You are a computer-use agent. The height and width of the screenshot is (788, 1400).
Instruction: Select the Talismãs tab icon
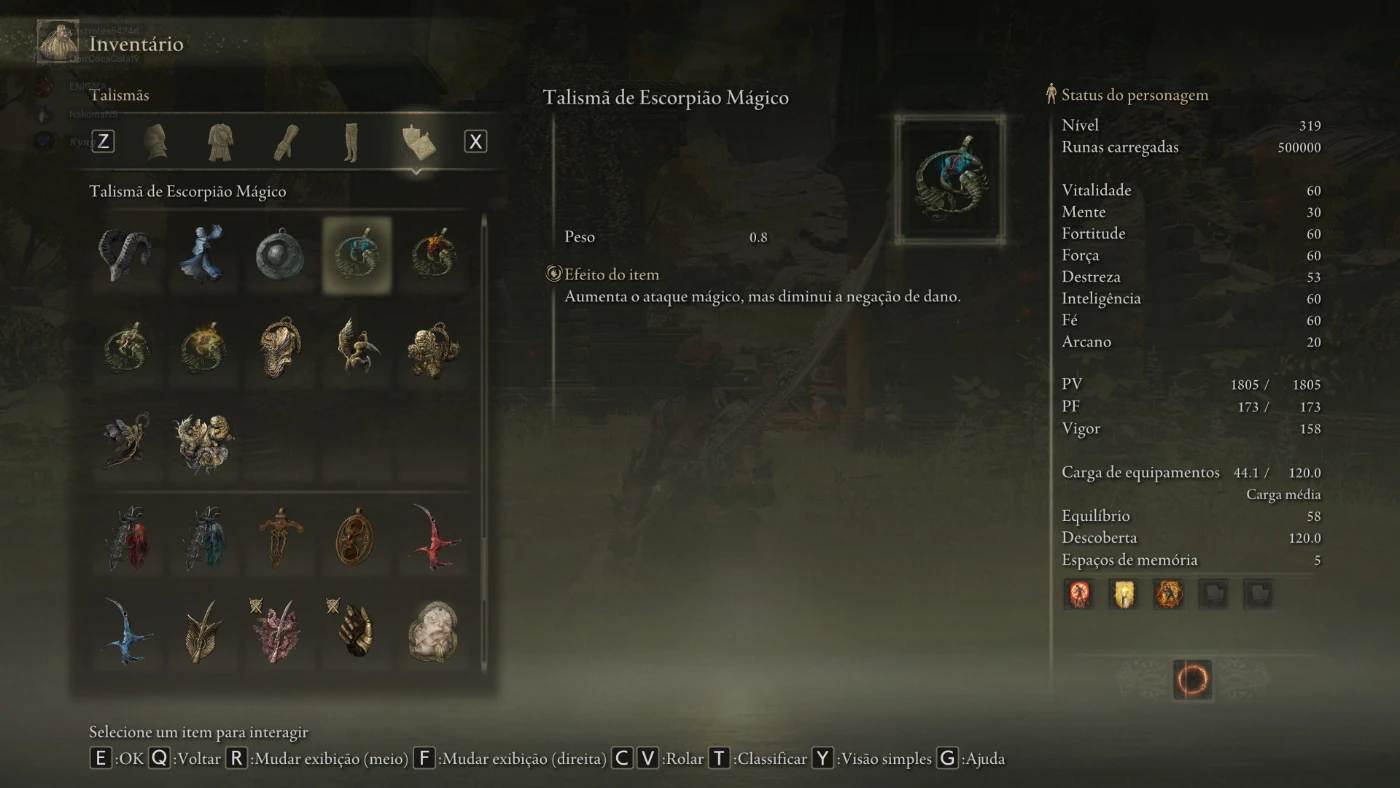pos(417,142)
